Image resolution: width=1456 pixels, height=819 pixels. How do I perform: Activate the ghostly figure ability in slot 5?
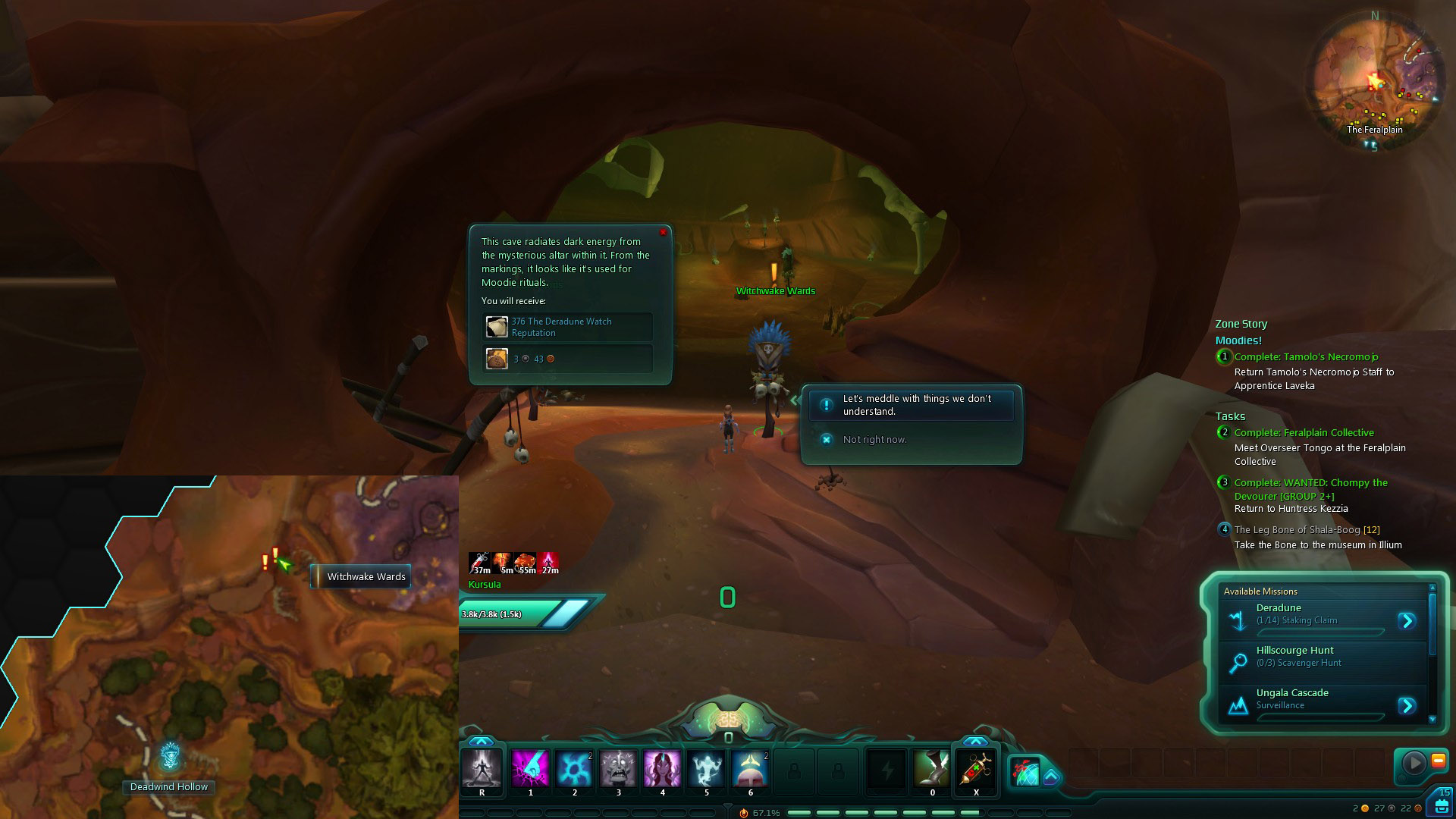click(706, 769)
